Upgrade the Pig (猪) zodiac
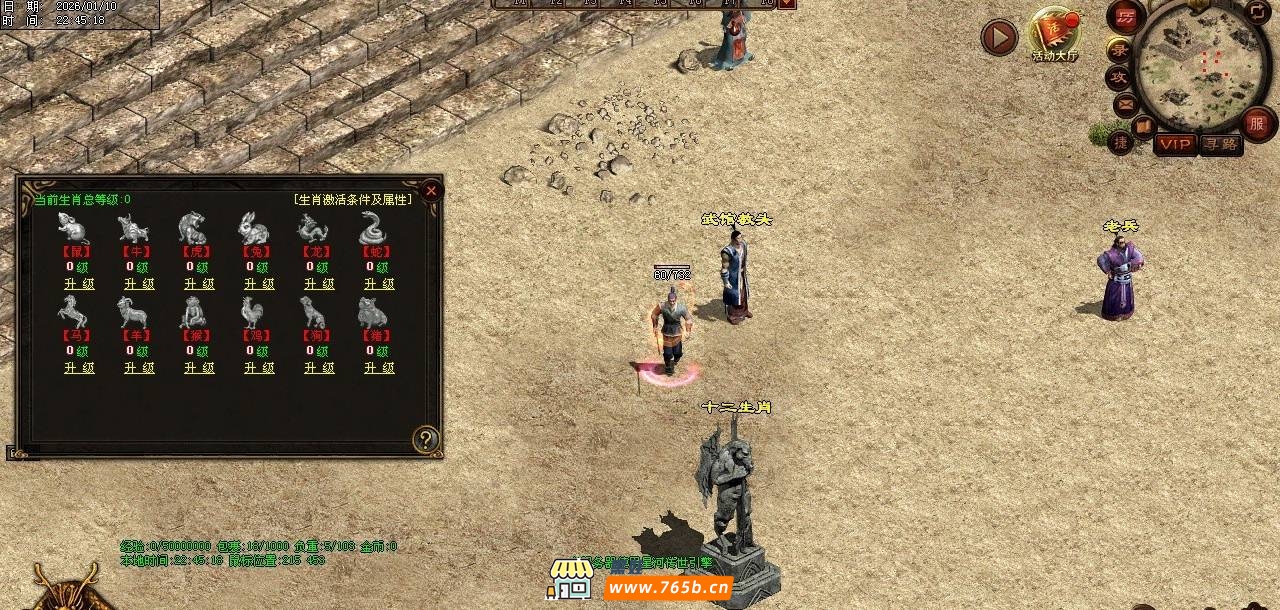Image resolution: width=1280 pixels, height=610 pixels. pos(380,368)
